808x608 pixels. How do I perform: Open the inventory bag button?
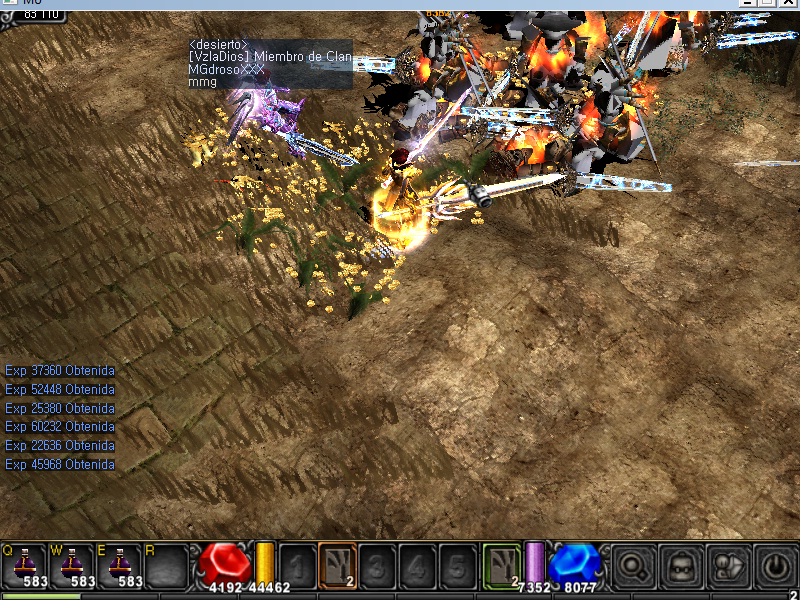(x=681, y=566)
